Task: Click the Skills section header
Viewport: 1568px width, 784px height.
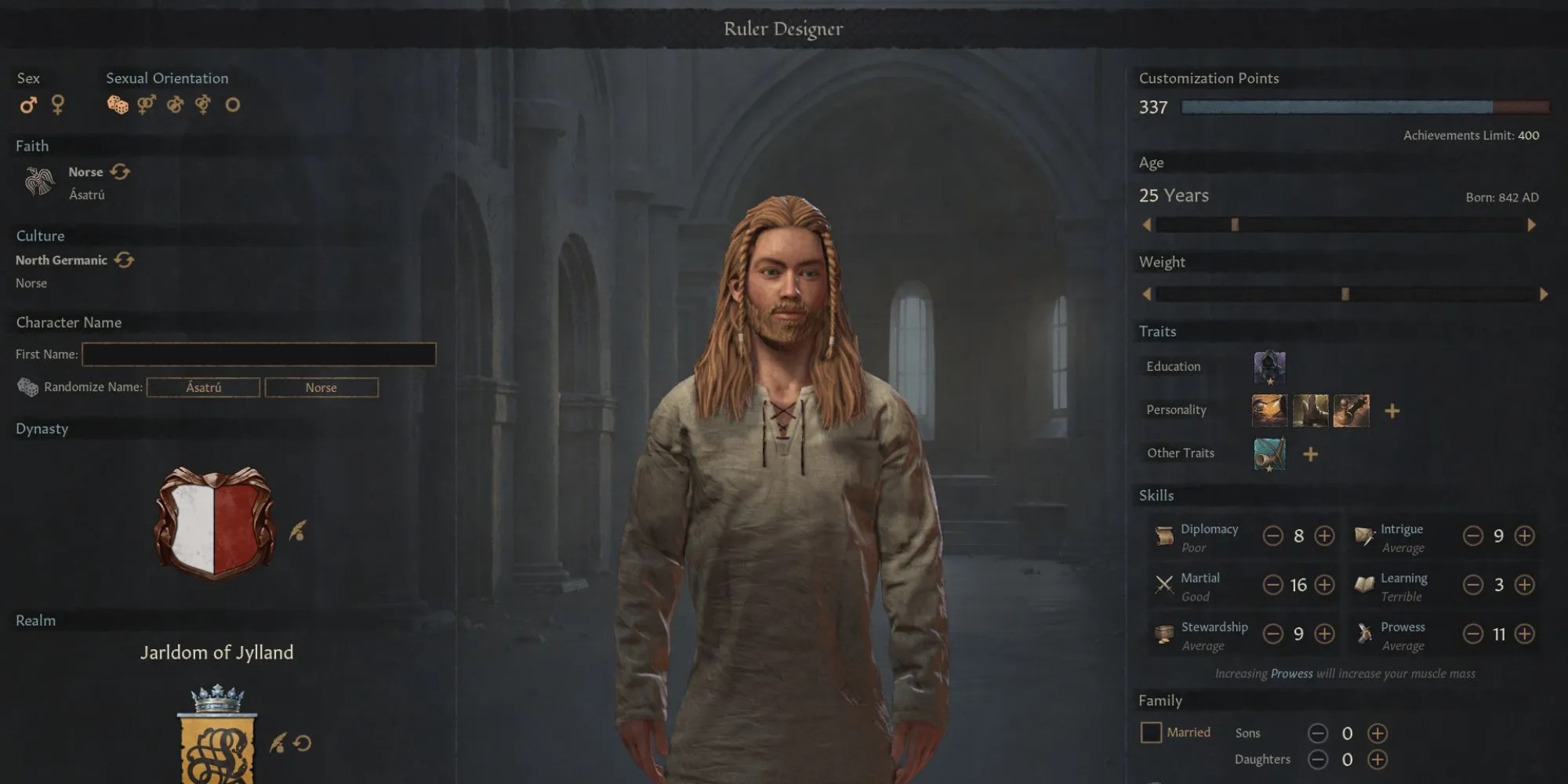Action: point(1157,495)
